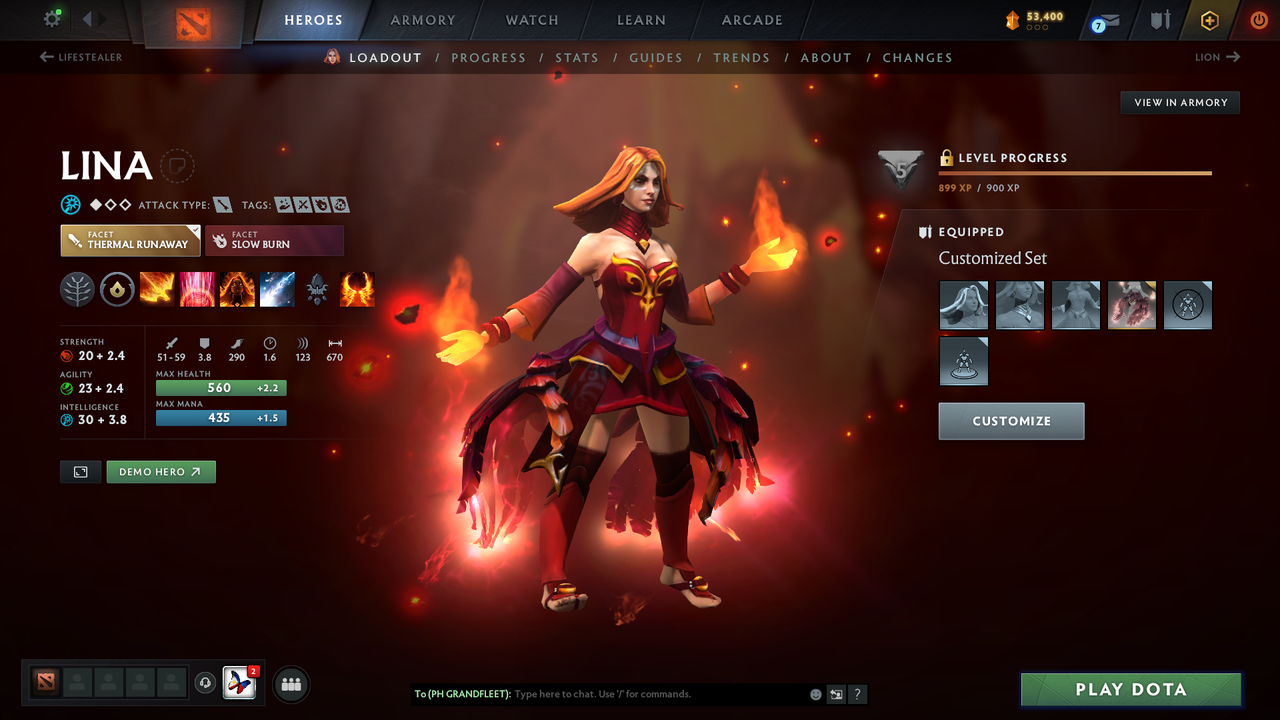The width and height of the screenshot is (1280, 720).
Task: Open the ARCADE menu
Action: (x=751, y=20)
